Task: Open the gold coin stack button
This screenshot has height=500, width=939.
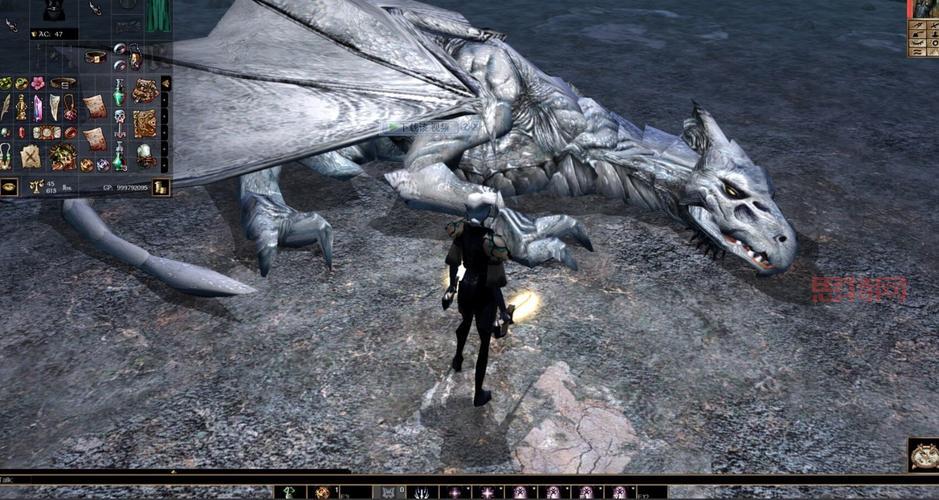Action: click(161, 187)
